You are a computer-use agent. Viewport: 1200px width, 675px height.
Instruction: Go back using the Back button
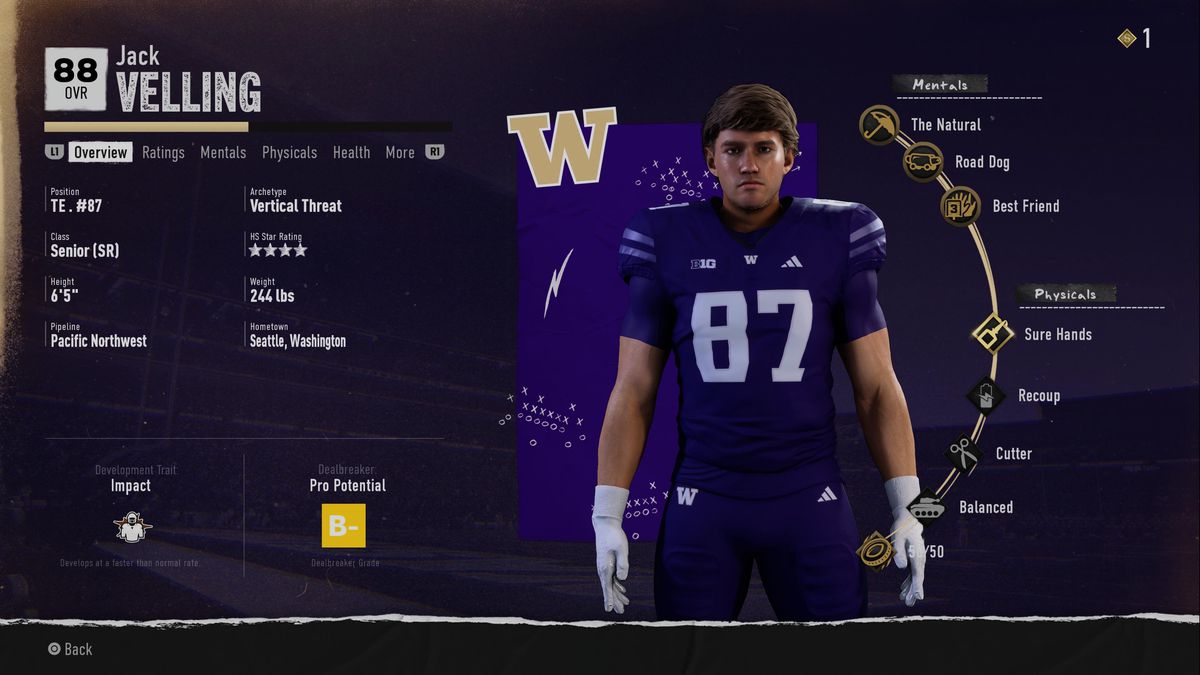coord(70,649)
